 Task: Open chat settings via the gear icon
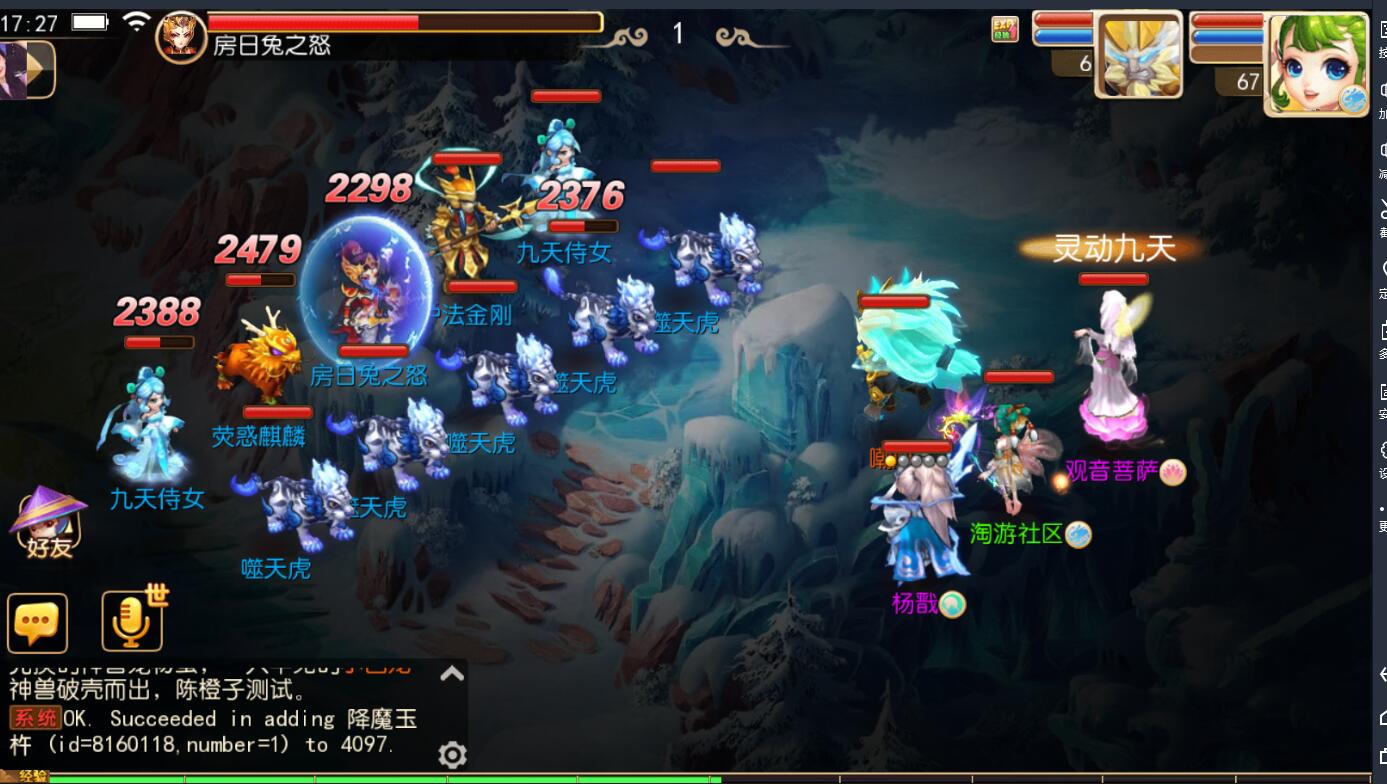click(452, 756)
